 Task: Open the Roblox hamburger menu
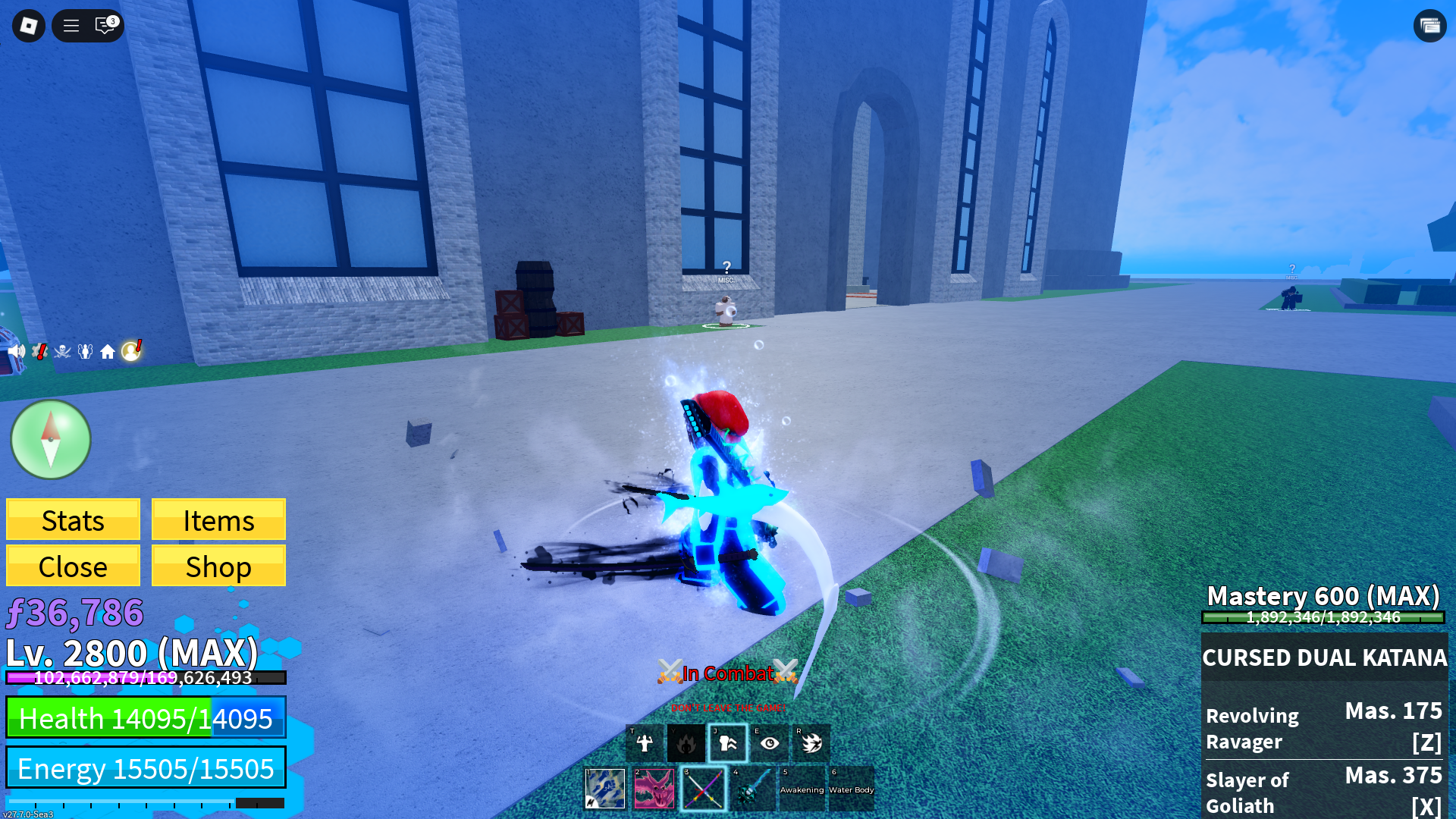click(x=71, y=26)
